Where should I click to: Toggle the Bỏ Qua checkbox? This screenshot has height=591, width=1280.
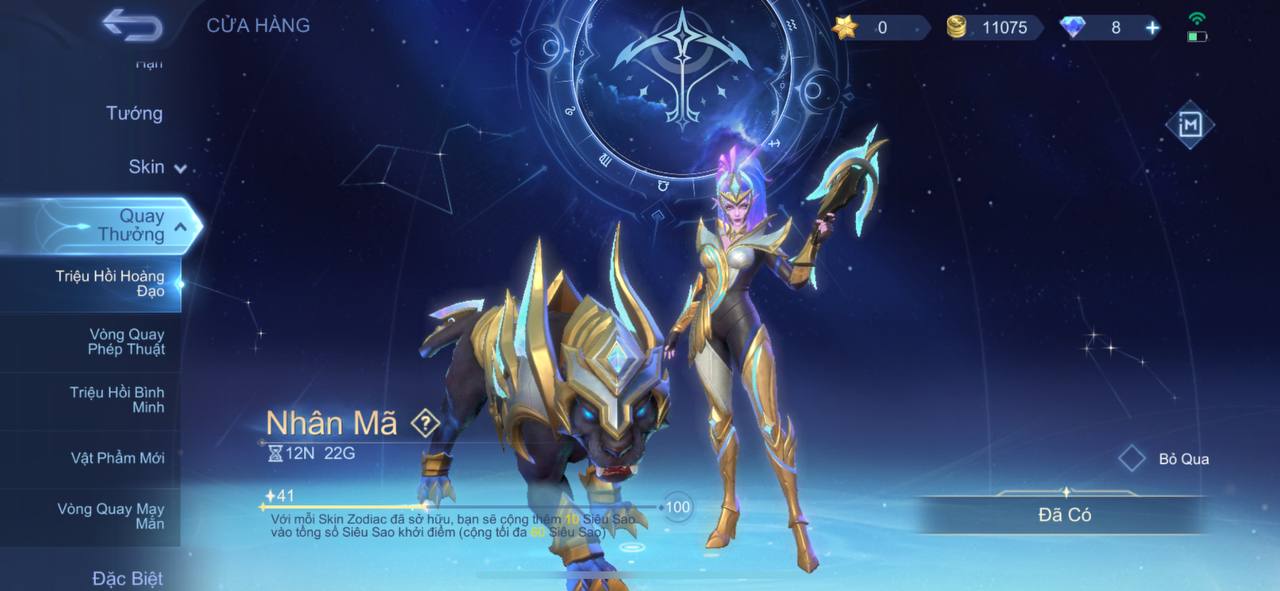point(1132,459)
